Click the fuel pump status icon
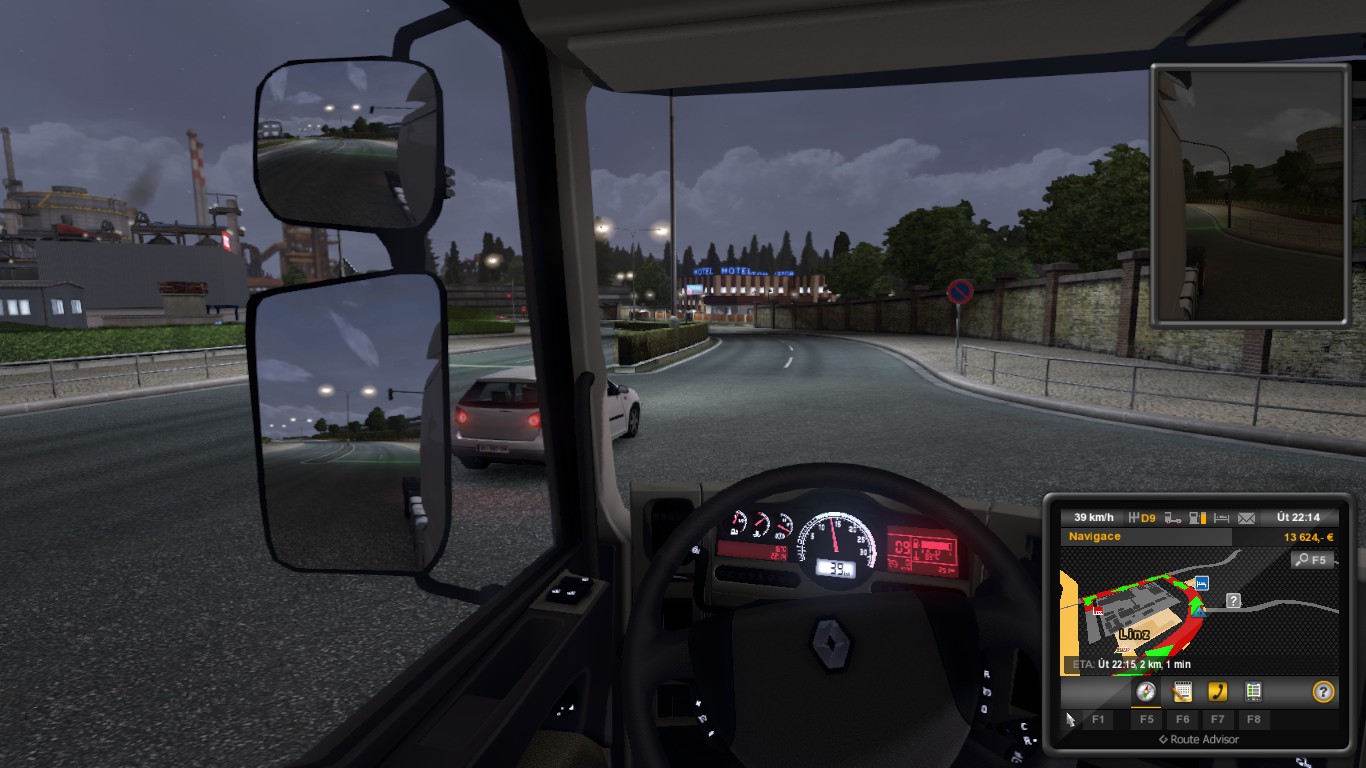This screenshot has height=768, width=1366. tap(1197, 516)
